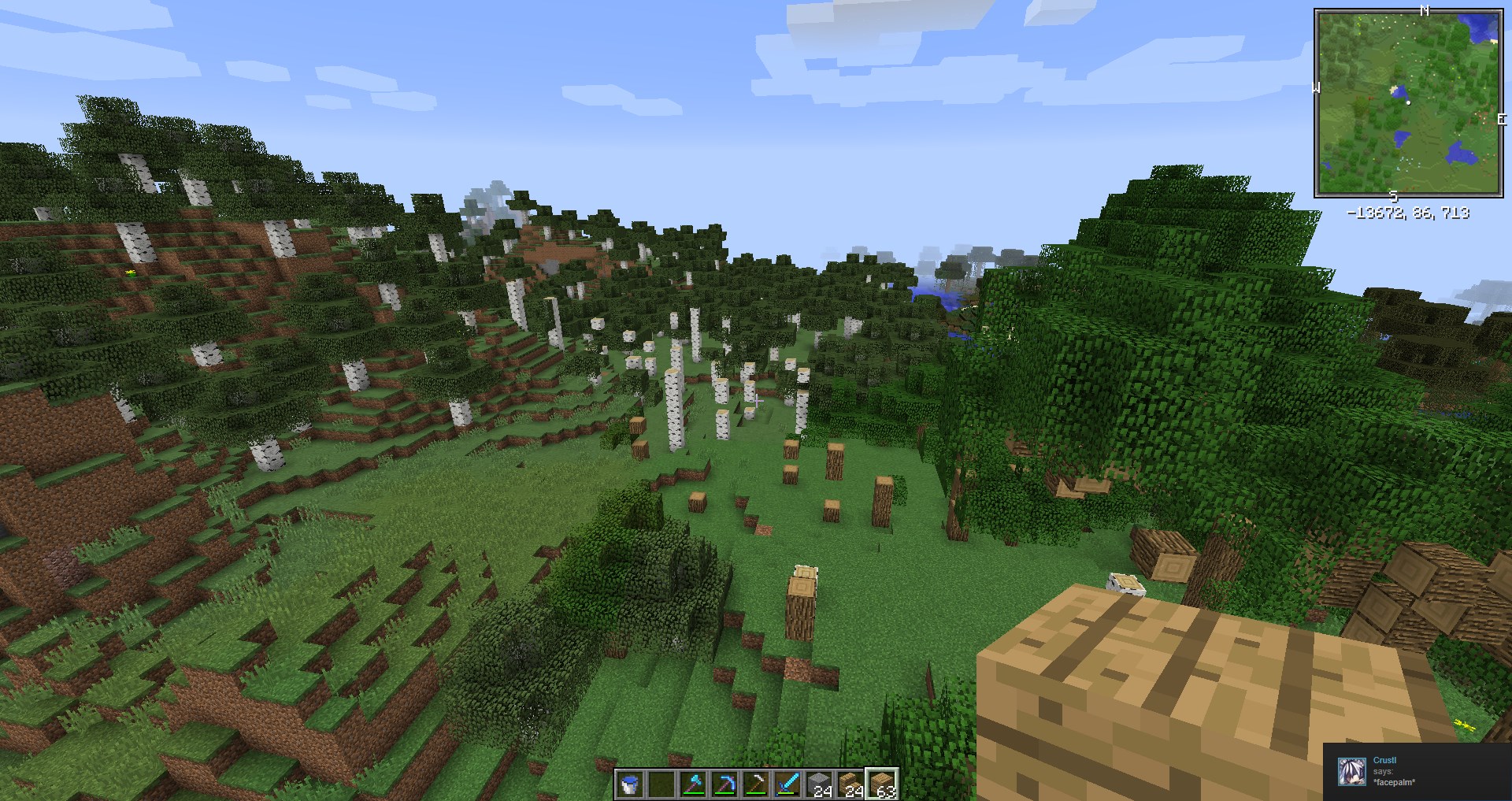Click Crustl's avatar in the chat popup
The width and height of the screenshot is (1512, 801).
(x=1352, y=772)
